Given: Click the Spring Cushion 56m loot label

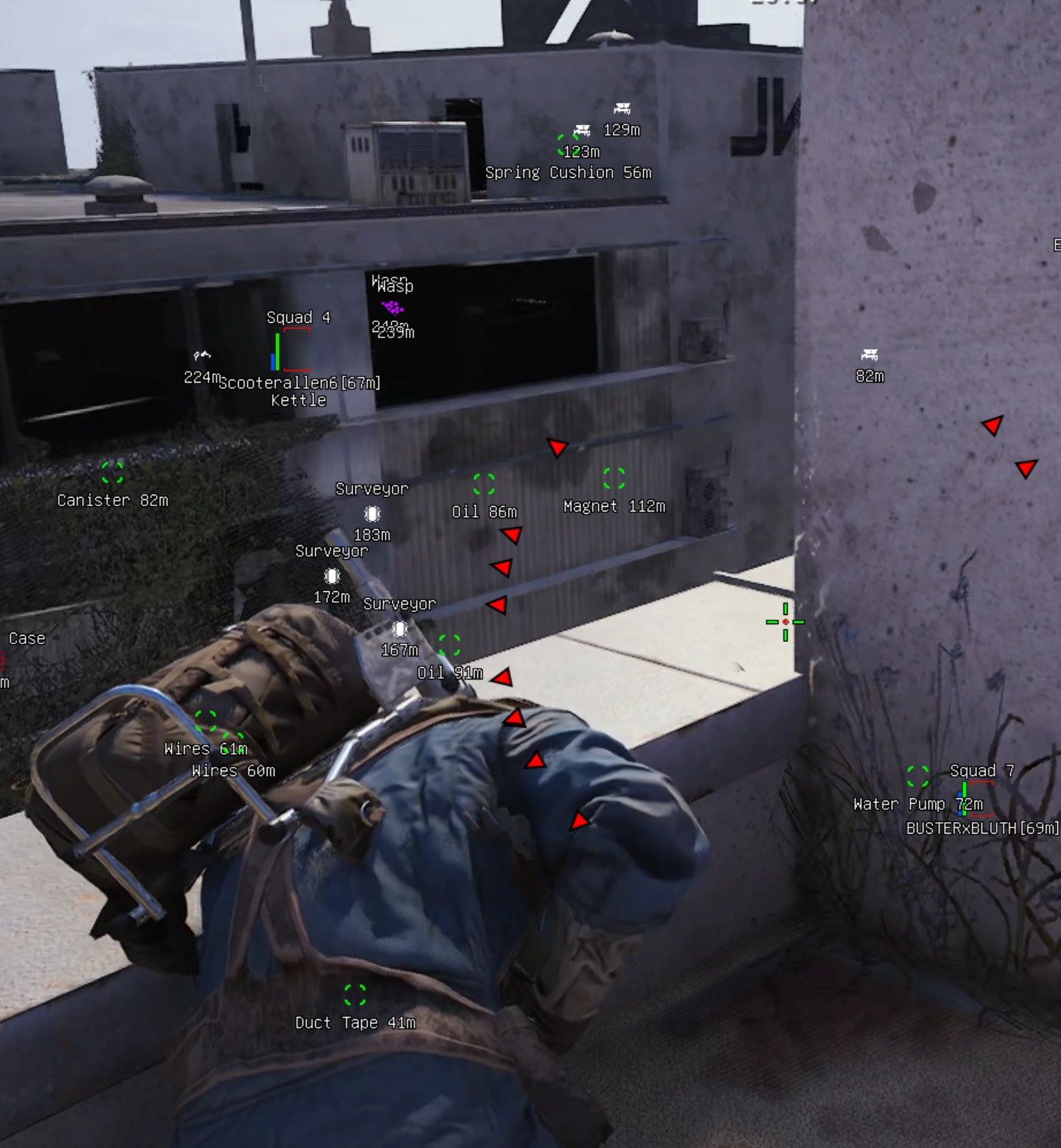Looking at the screenshot, I should coord(568,173).
